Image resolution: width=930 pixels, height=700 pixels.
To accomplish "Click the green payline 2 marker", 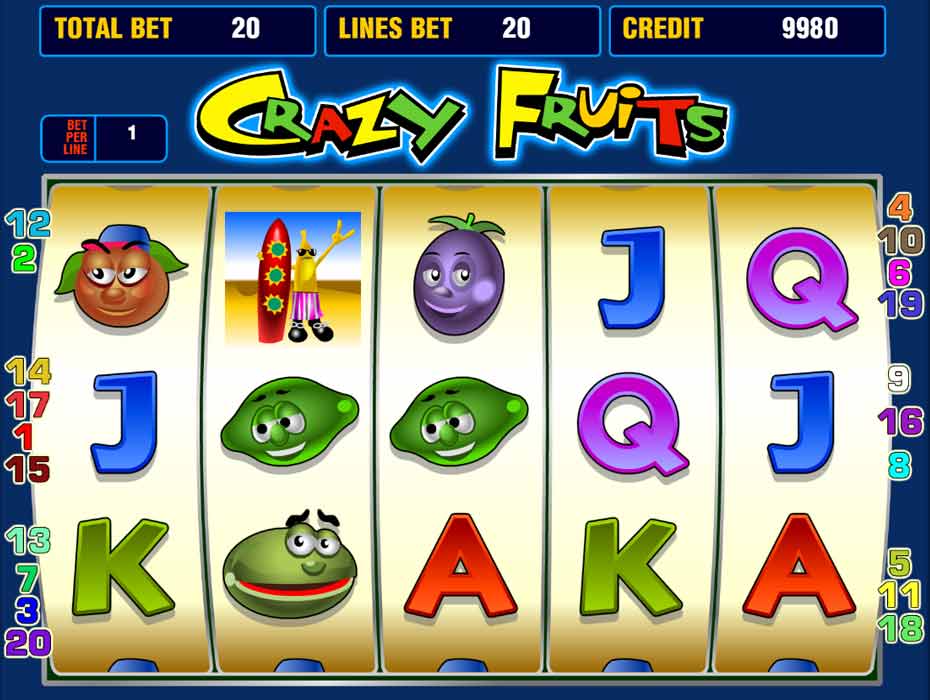I will tap(24, 259).
